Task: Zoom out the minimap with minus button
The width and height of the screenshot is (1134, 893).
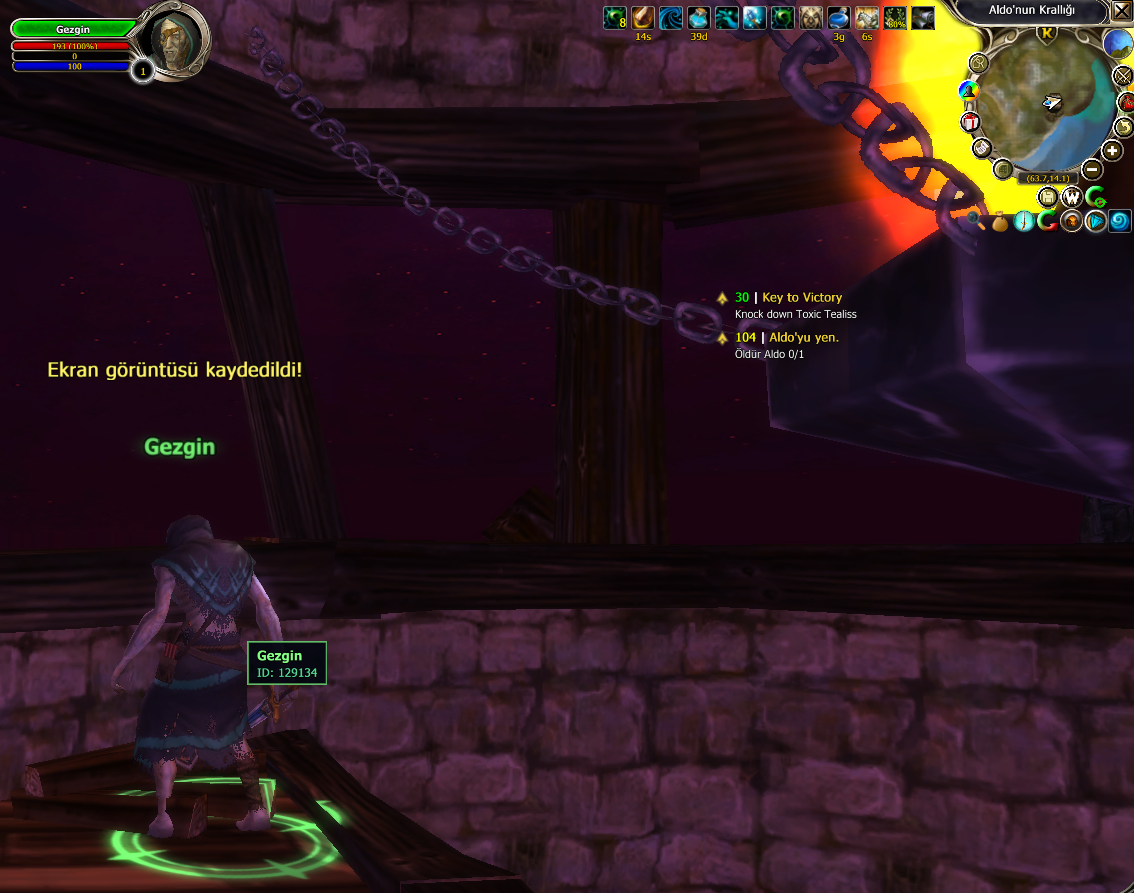Action: [x=1091, y=170]
